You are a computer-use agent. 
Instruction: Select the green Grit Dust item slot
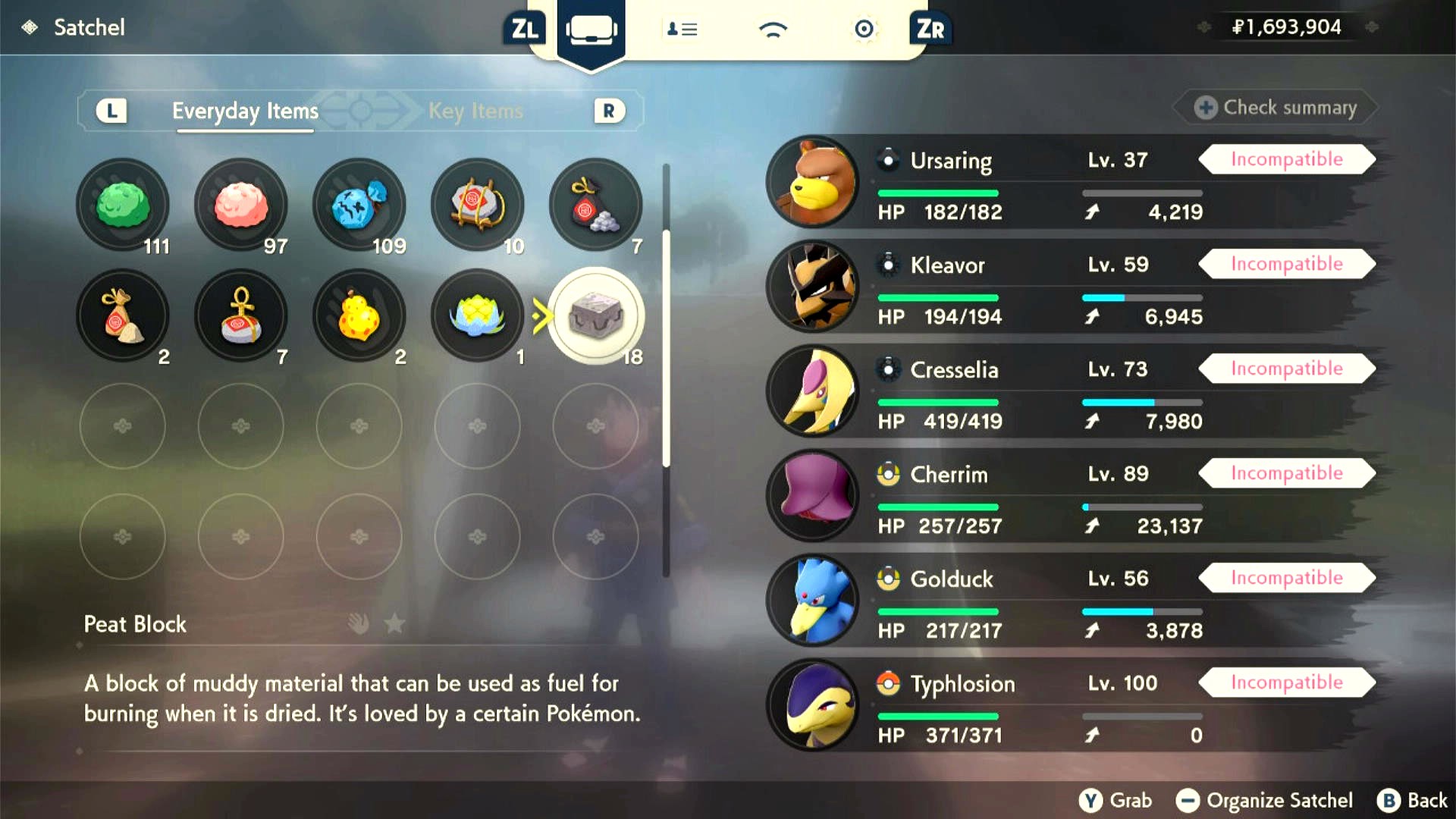pos(123,205)
